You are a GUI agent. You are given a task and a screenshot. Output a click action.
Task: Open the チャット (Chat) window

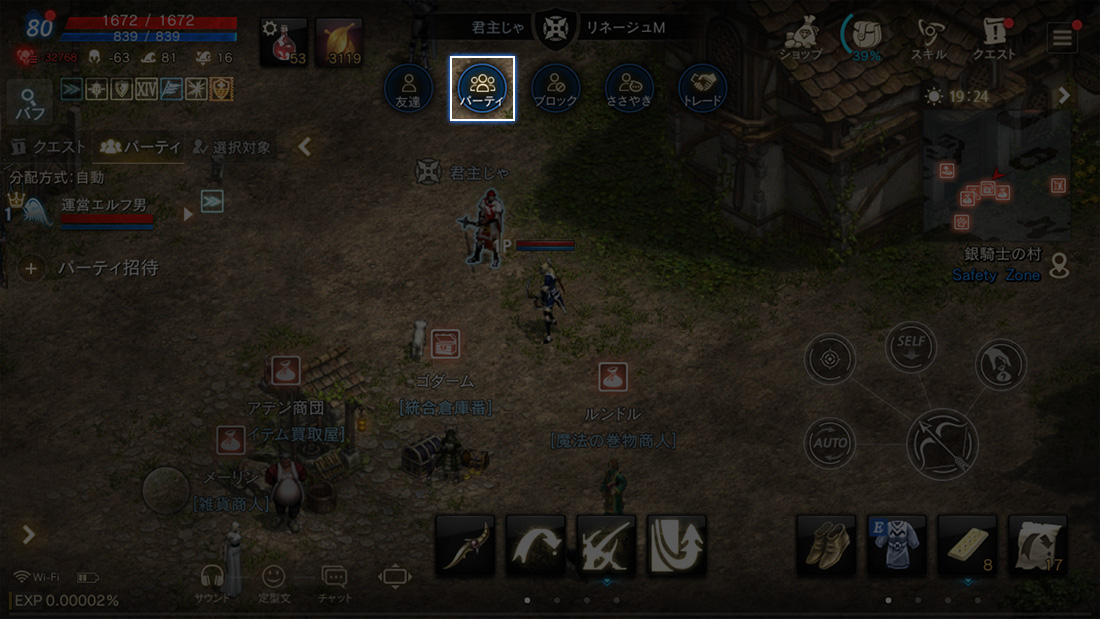(334, 581)
